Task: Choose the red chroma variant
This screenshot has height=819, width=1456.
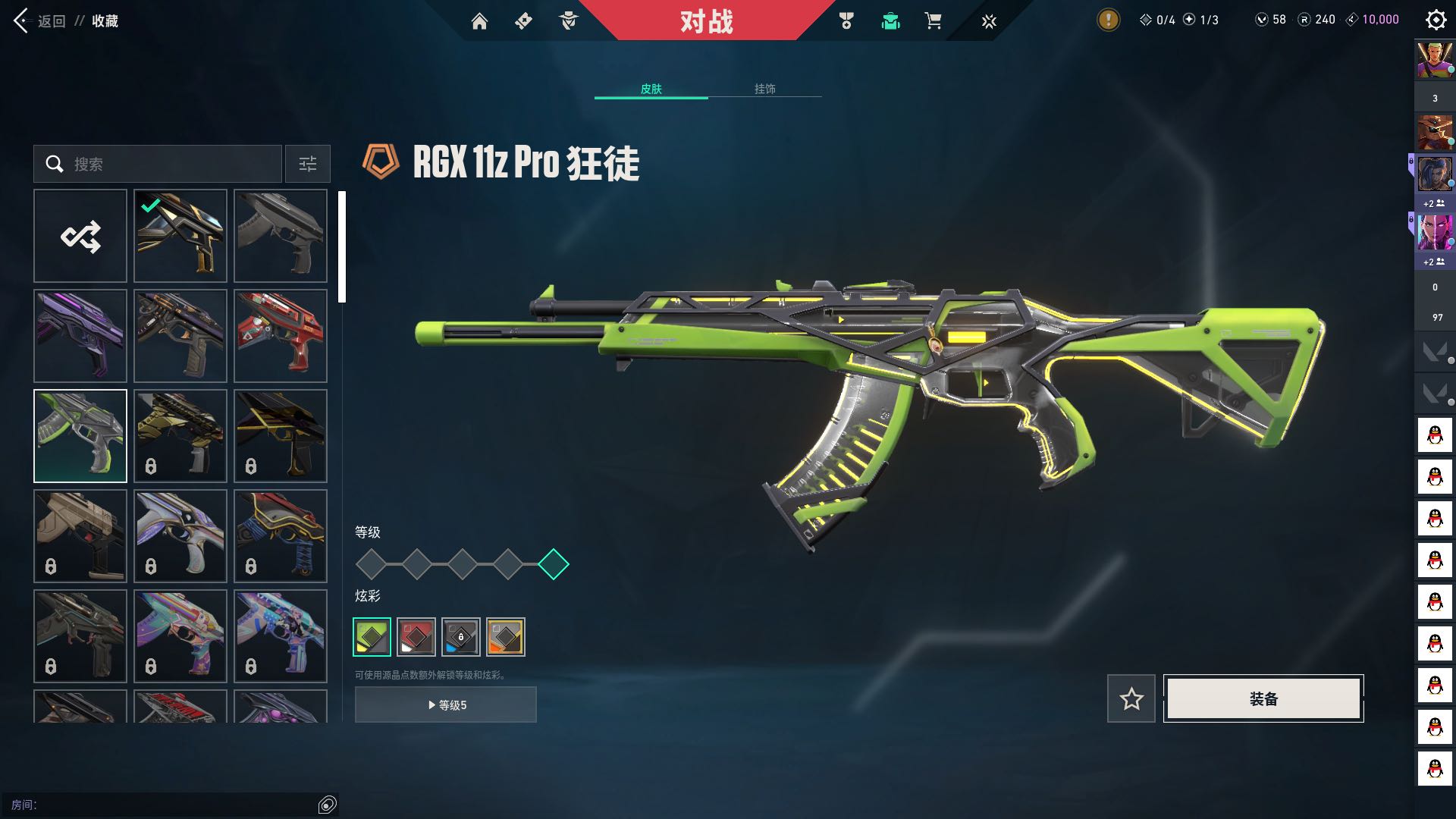Action: pyautogui.click(x=416, y=636)
